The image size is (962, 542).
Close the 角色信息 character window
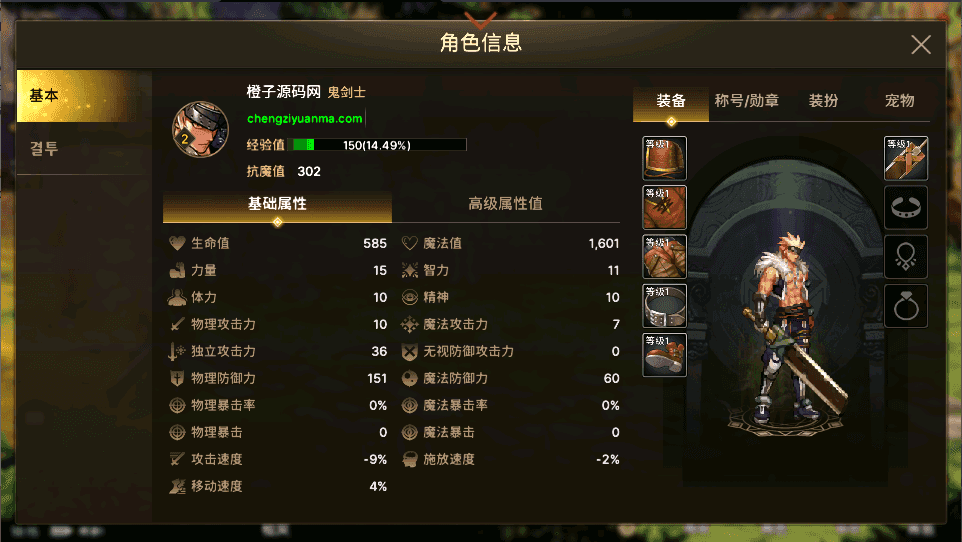(920, 44)
